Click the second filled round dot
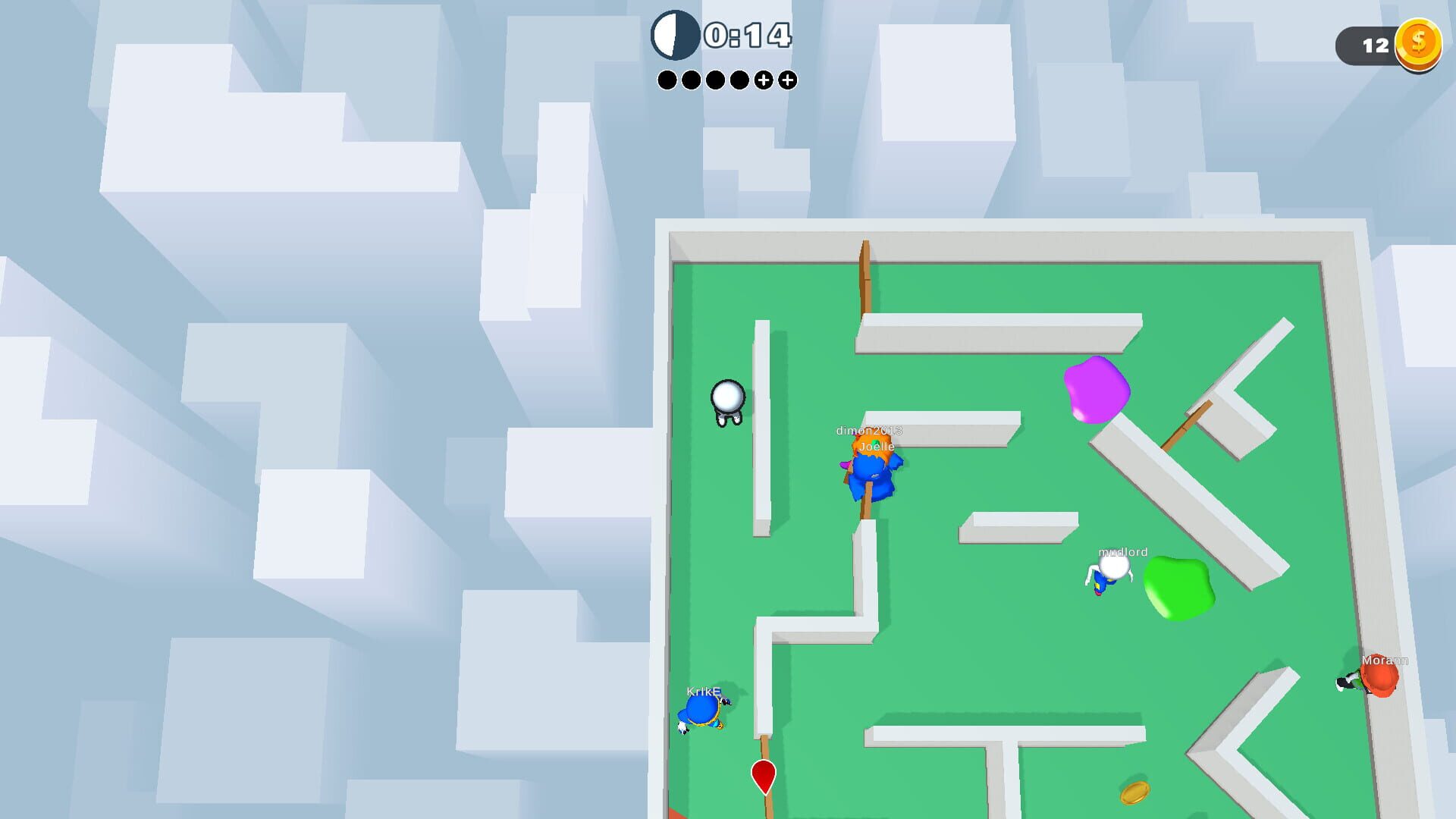The width and height of the screenshot is (1456, 819). coord(692,78)
